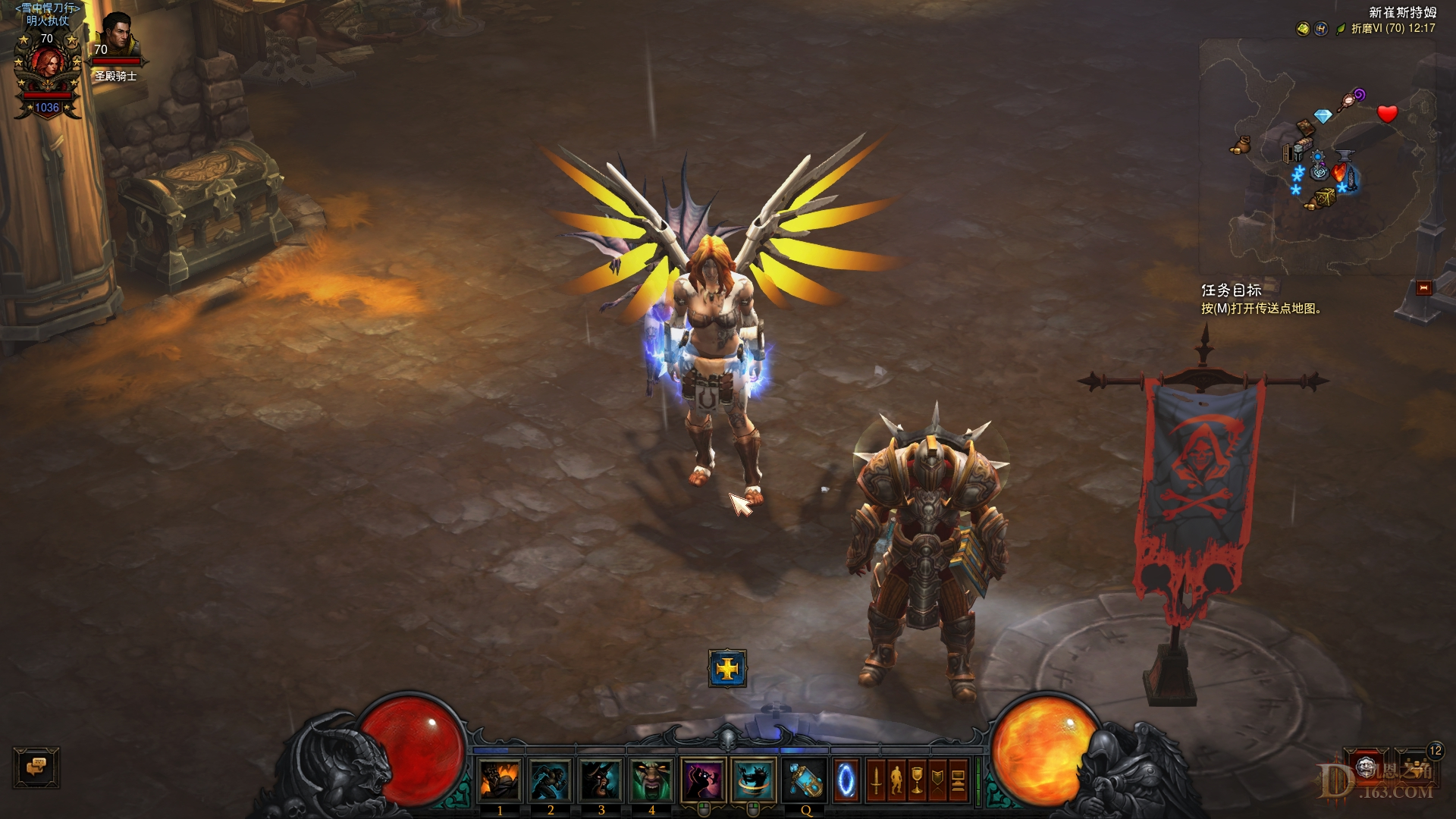Click the yellow cross buff icon

pyautogui.click(x=727, y=668)
